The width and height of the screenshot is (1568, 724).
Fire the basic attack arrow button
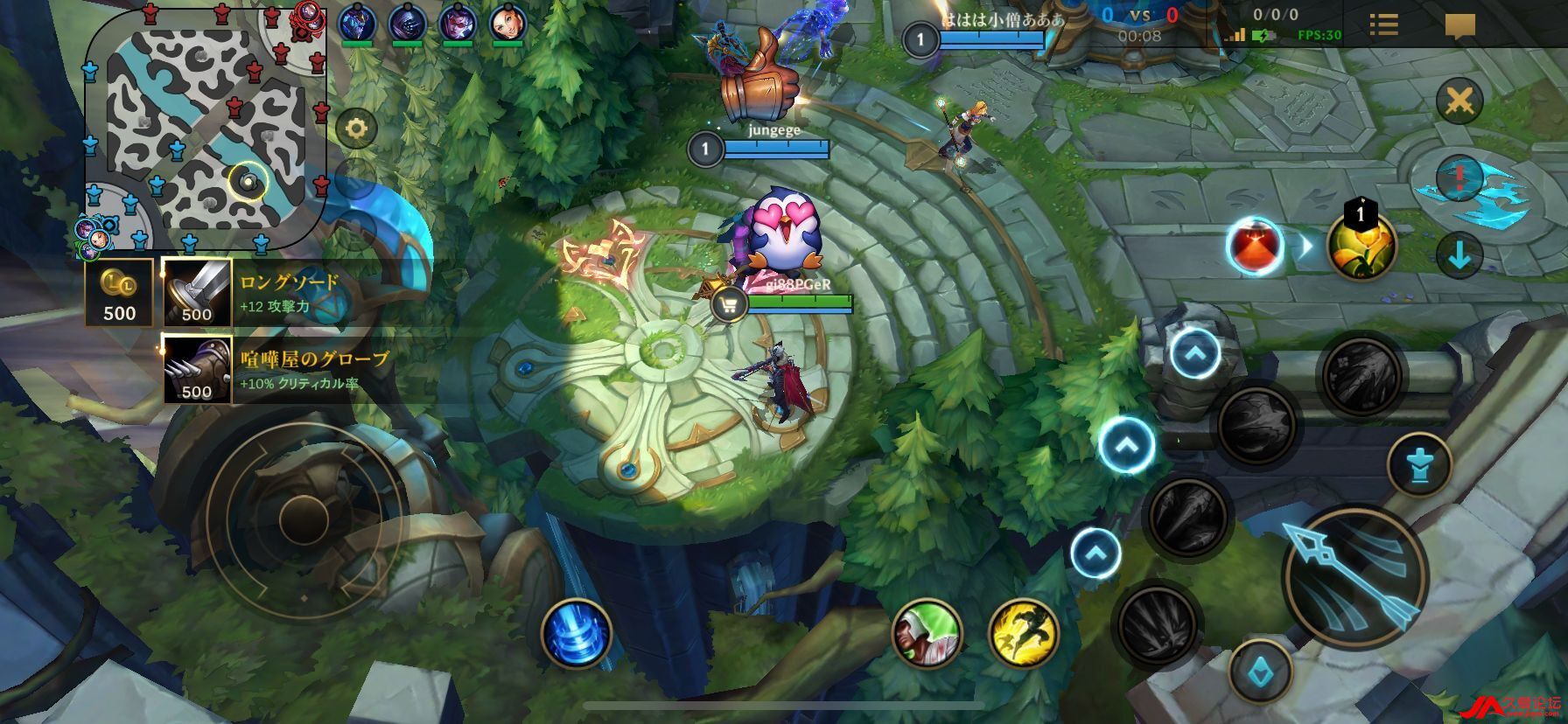click(x=1354, y=574)
